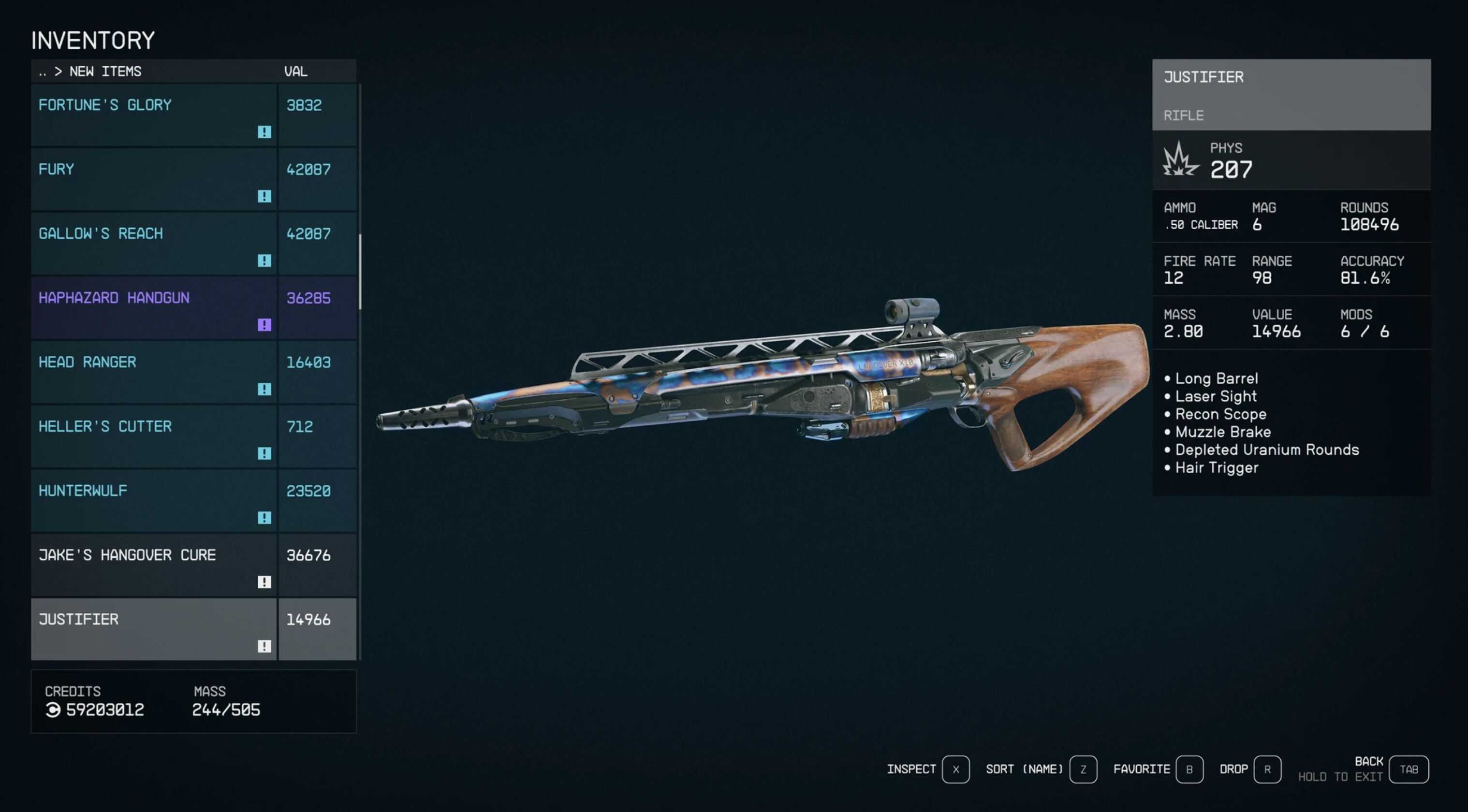Viewport: 1468px width, 812px height.
Task: Go back from the inventory
Action: pos(1408,769)
